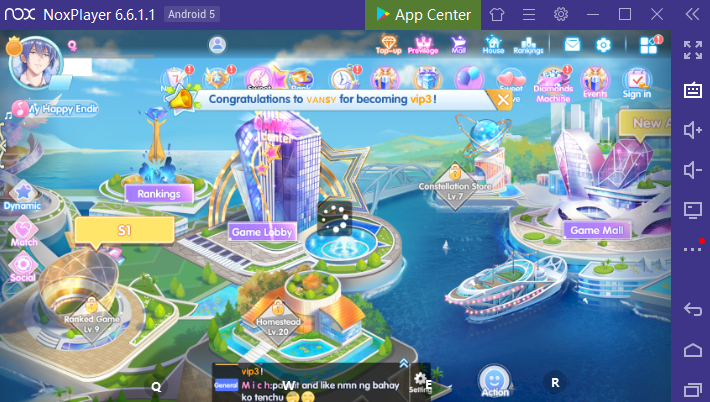Go to the House icon

click(x=493, y=44)
